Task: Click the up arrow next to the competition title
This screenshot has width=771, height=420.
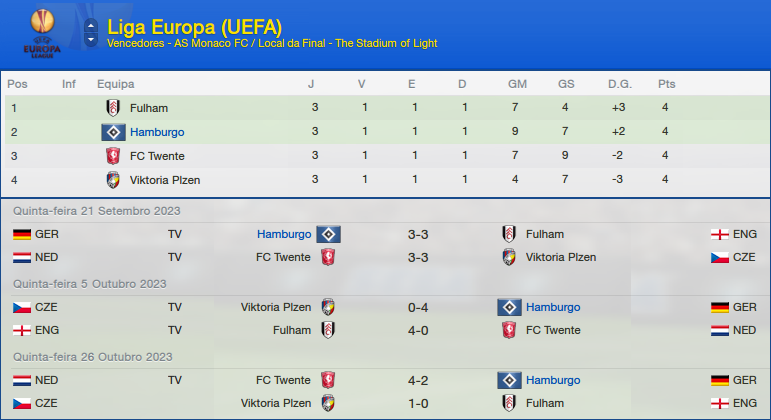Action: (91, 23)
